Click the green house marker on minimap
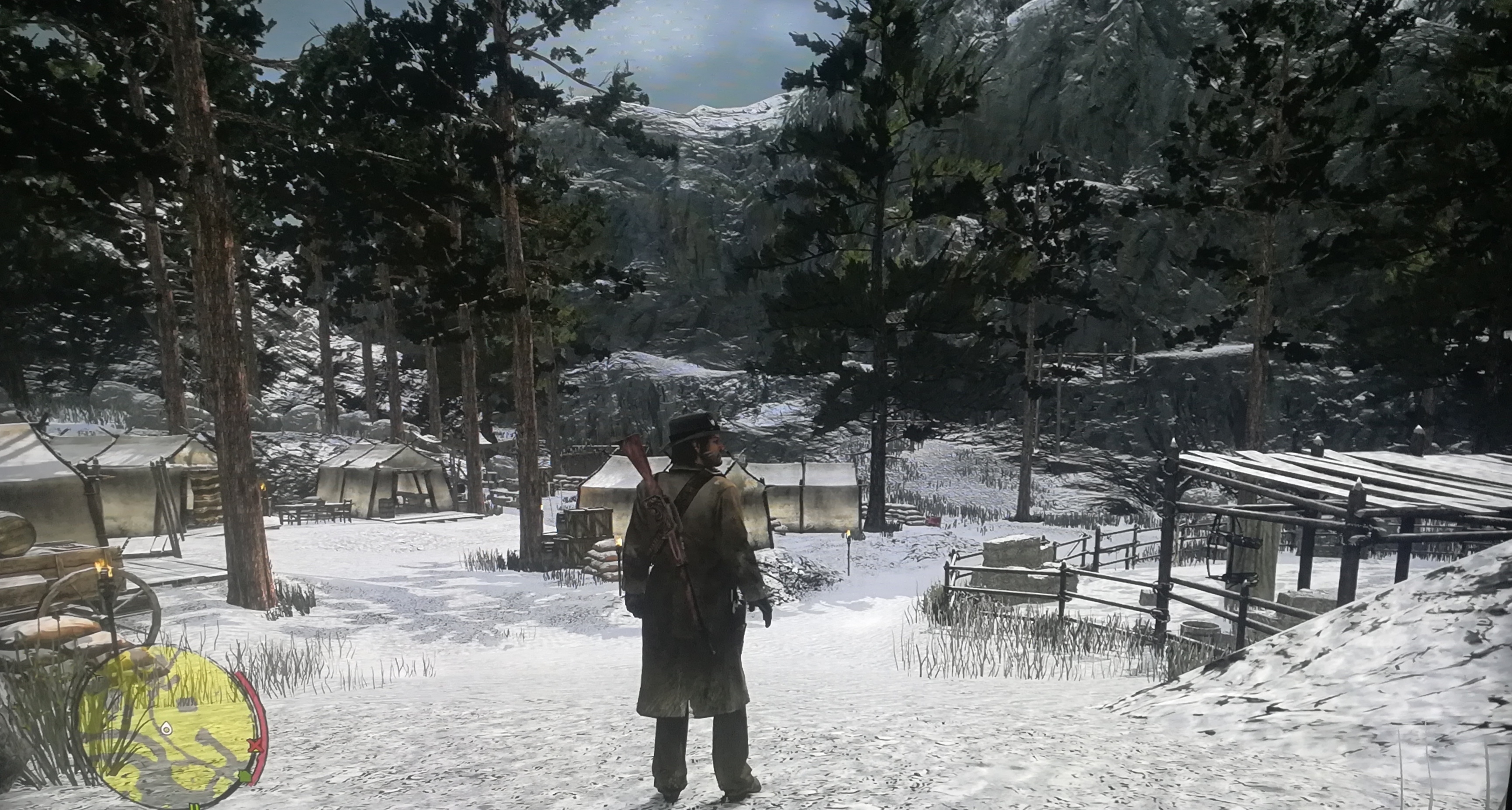 245,777
